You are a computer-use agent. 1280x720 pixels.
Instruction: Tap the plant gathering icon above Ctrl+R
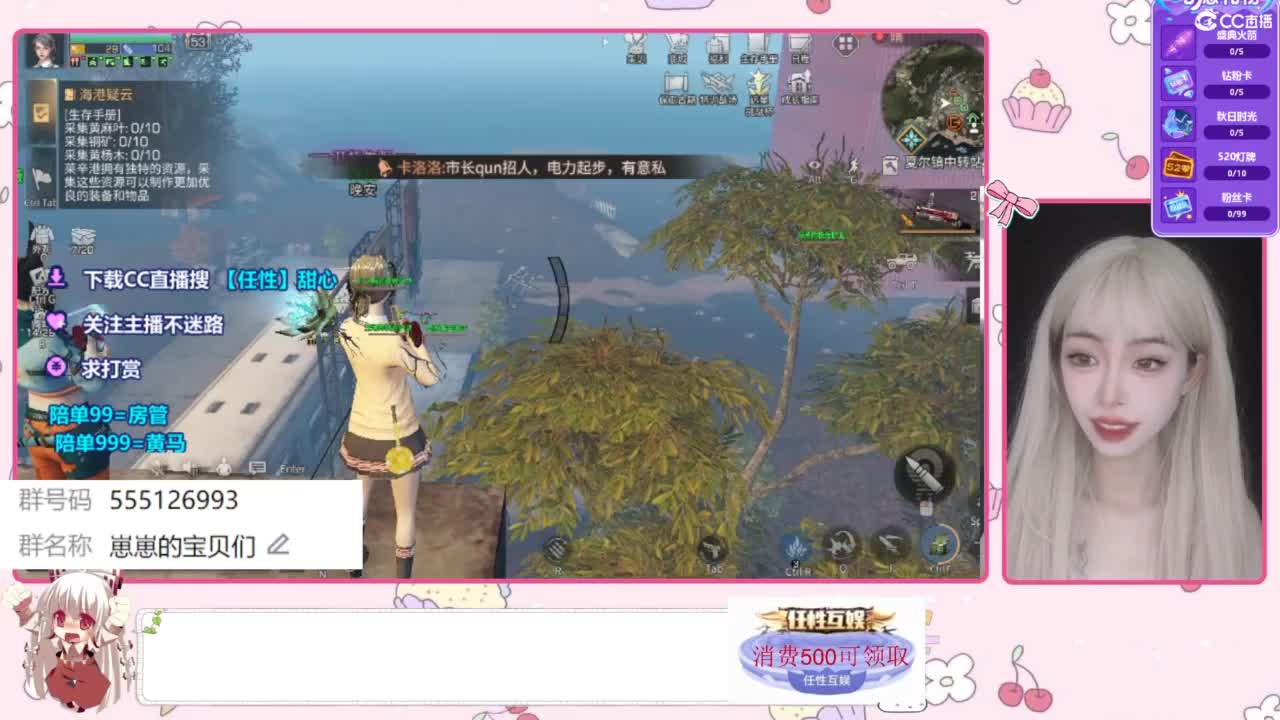795,545
